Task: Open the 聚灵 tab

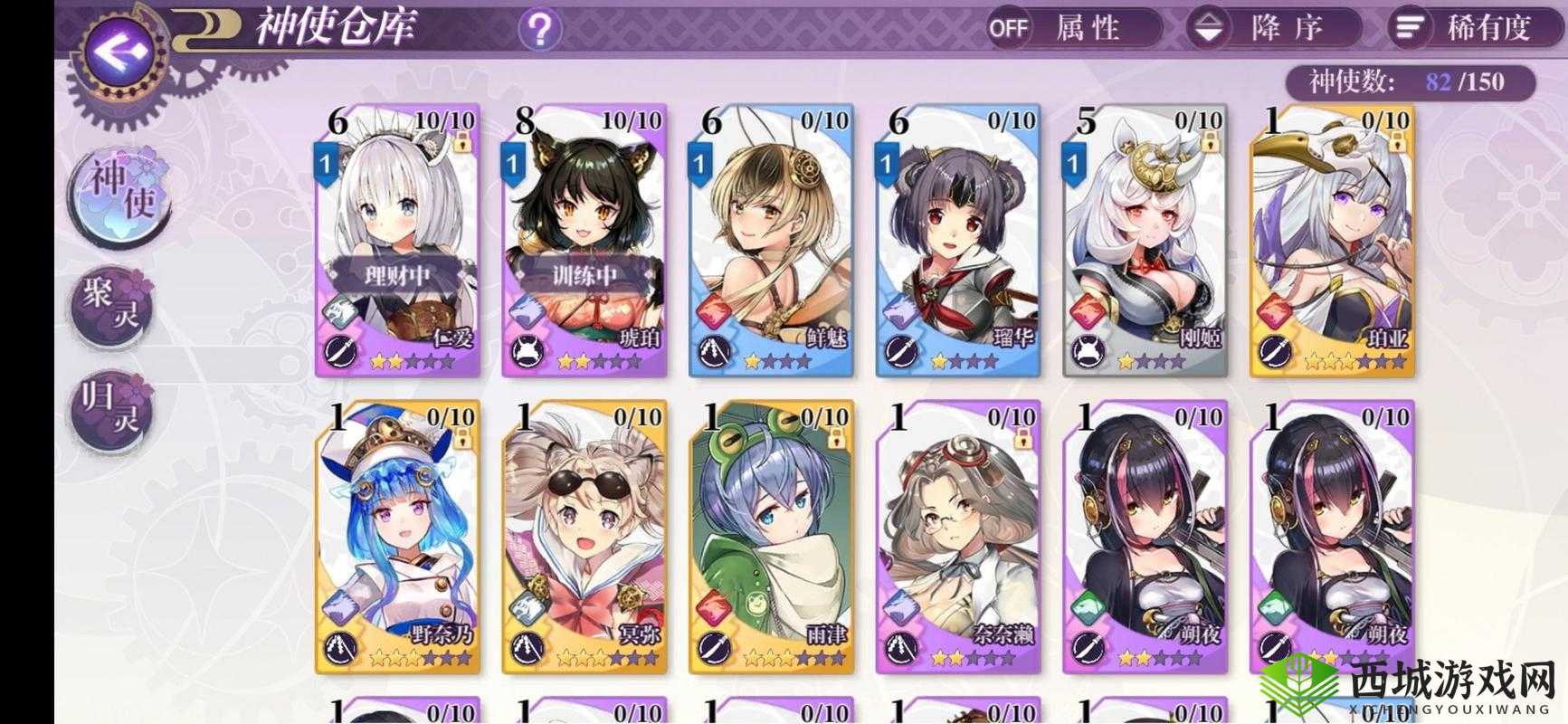Action: (113, 304)
